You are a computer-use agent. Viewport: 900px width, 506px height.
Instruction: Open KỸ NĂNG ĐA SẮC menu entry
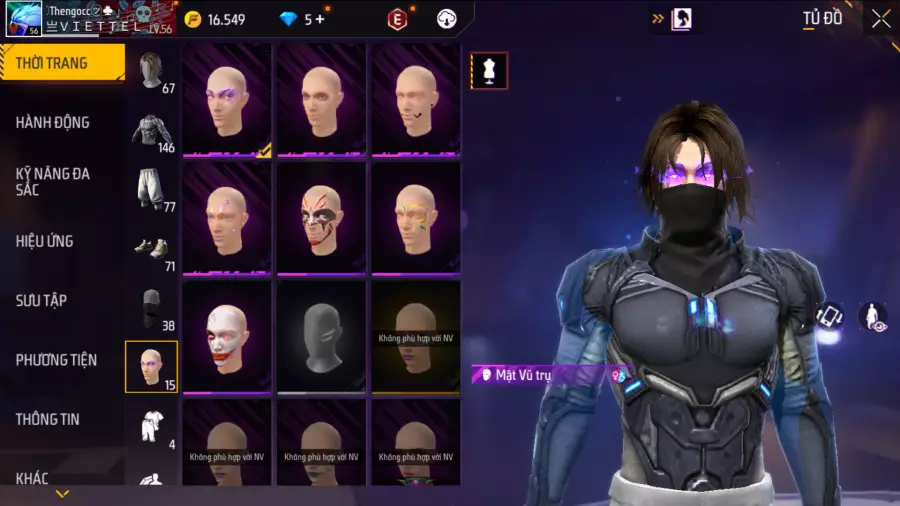point(53,181)
